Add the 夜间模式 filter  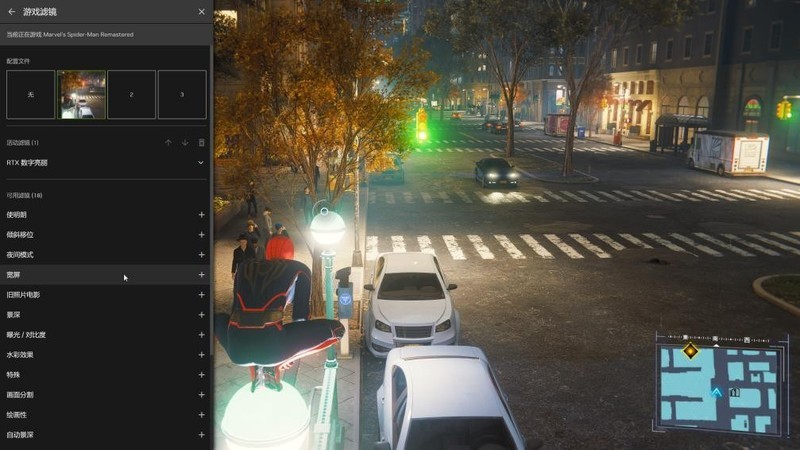[201, 255]
